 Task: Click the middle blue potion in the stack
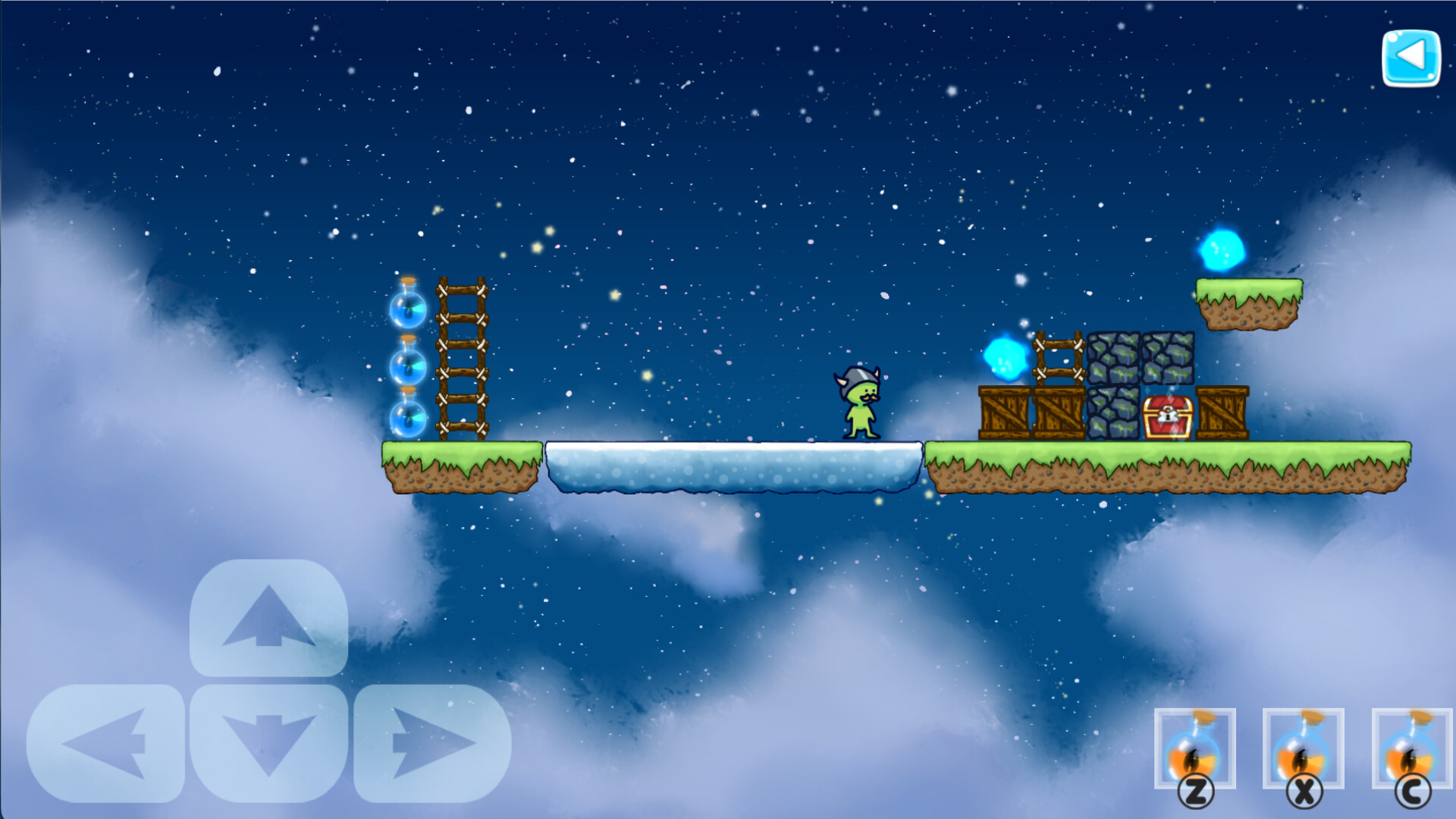tap(409, 364)
